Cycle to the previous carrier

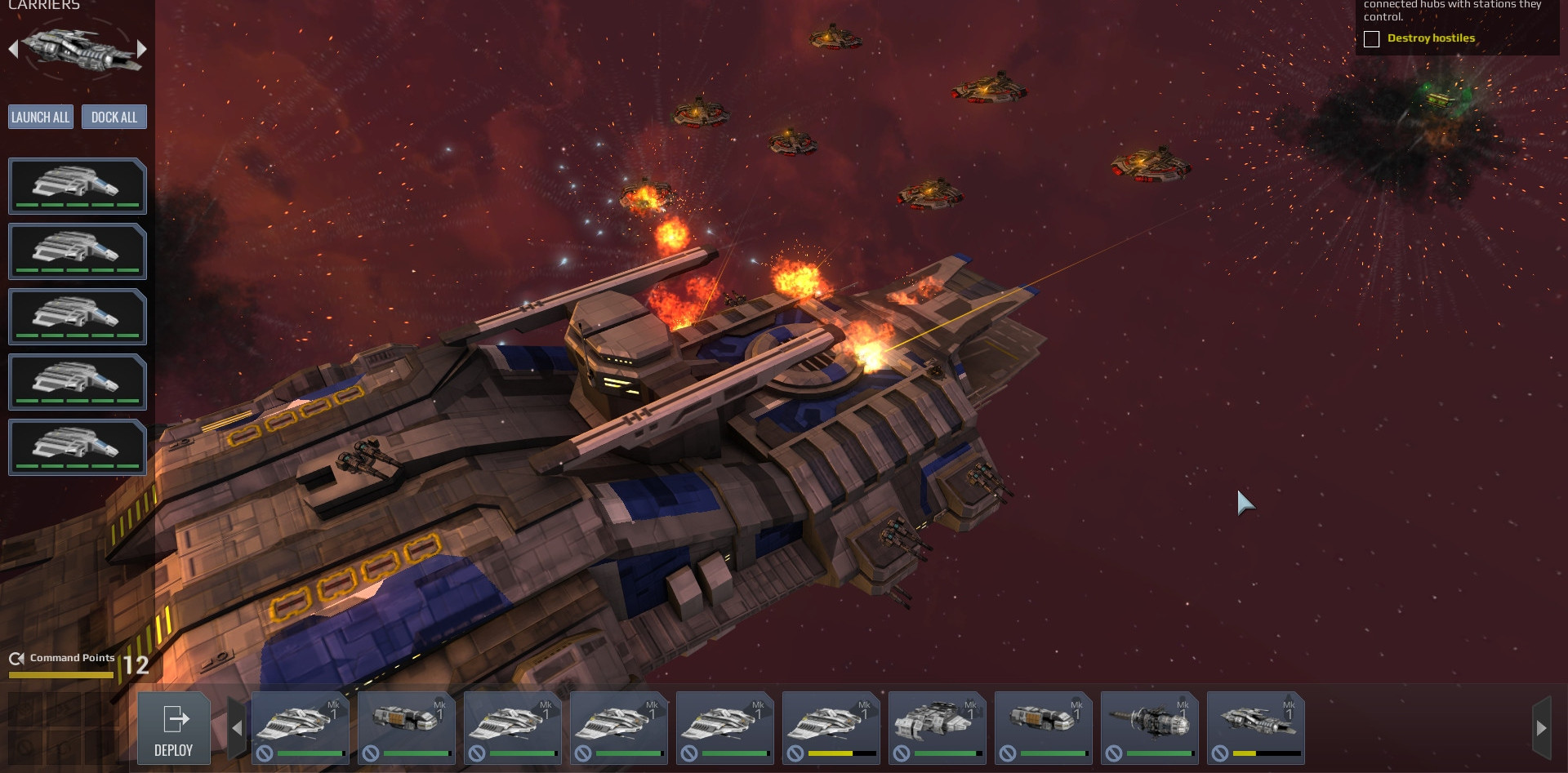[x=13, y=50]
